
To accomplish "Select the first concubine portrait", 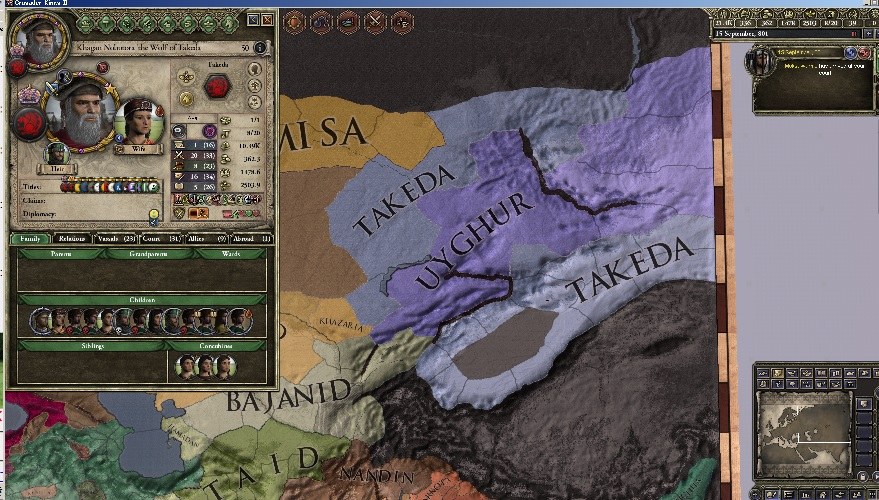I will (x=185, y=365).
